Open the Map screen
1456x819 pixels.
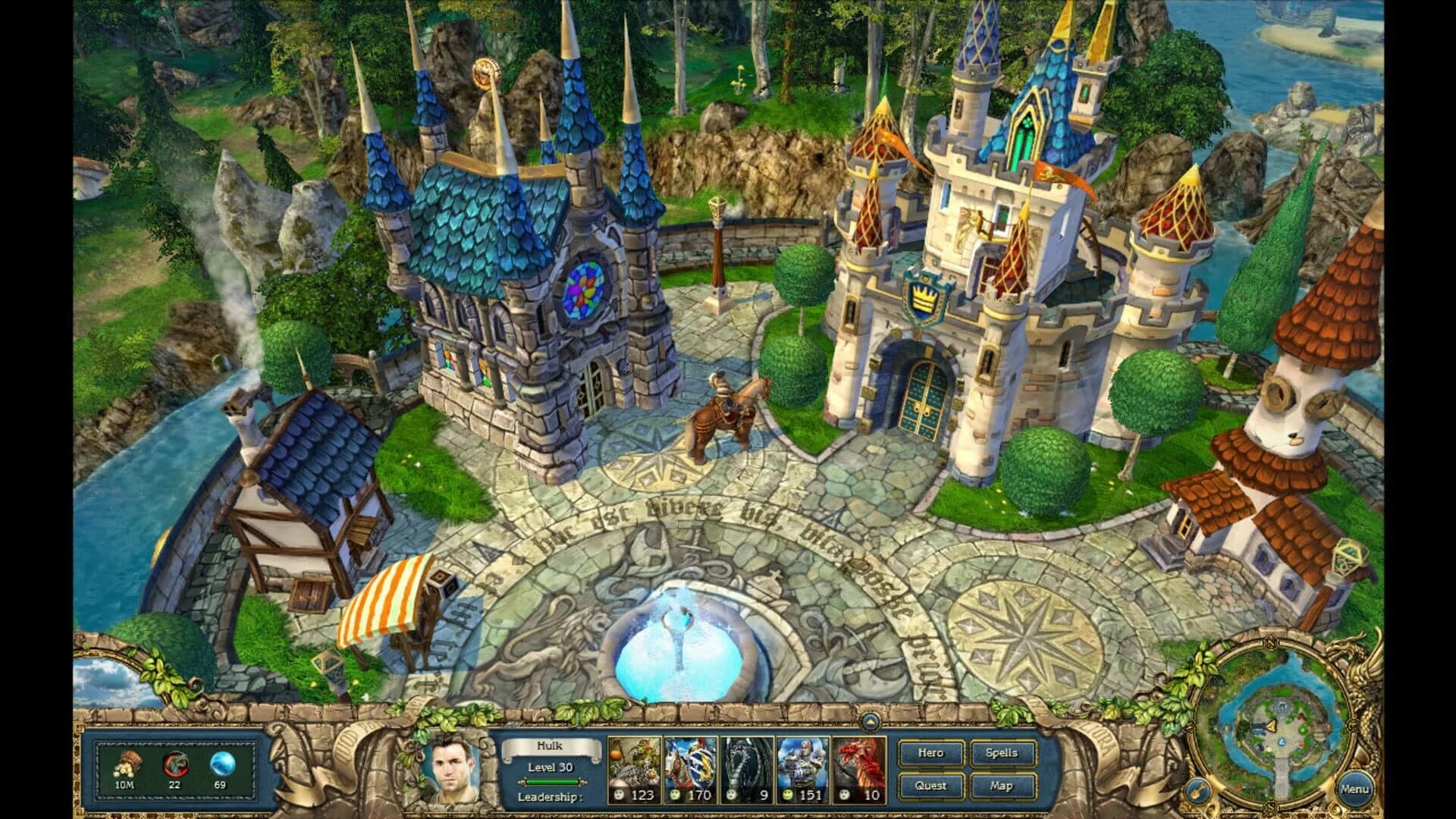(1003, 786)
